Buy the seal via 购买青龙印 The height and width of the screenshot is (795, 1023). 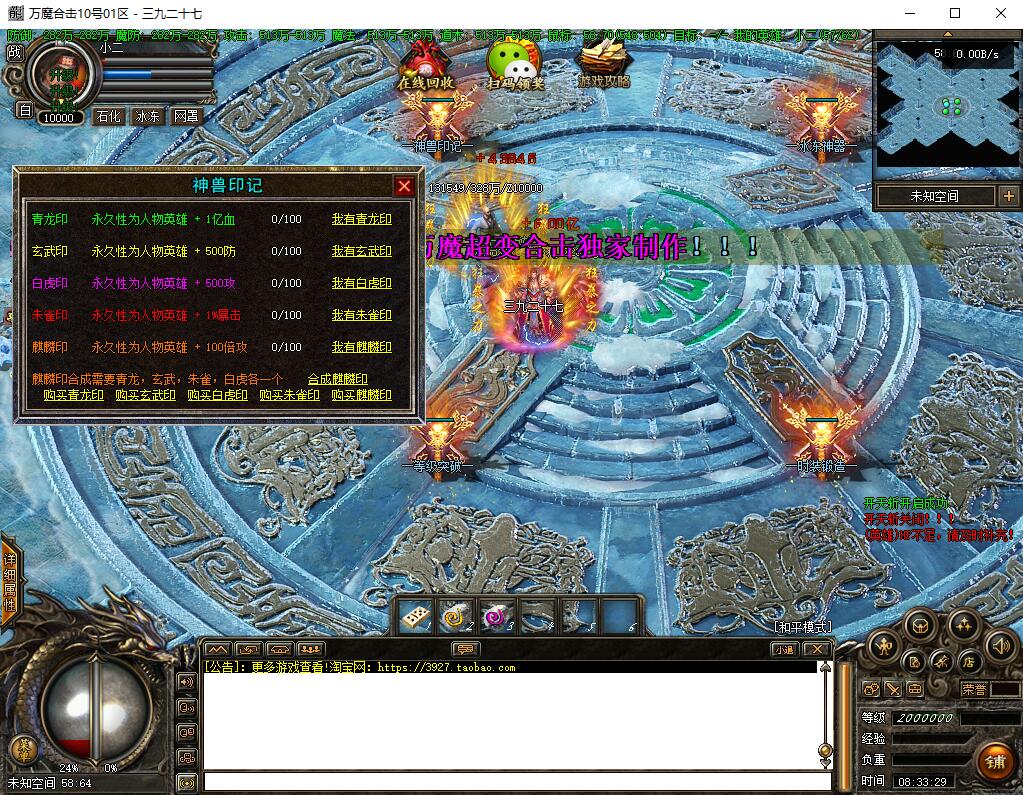pyautogui.click(x=73, y=395)
